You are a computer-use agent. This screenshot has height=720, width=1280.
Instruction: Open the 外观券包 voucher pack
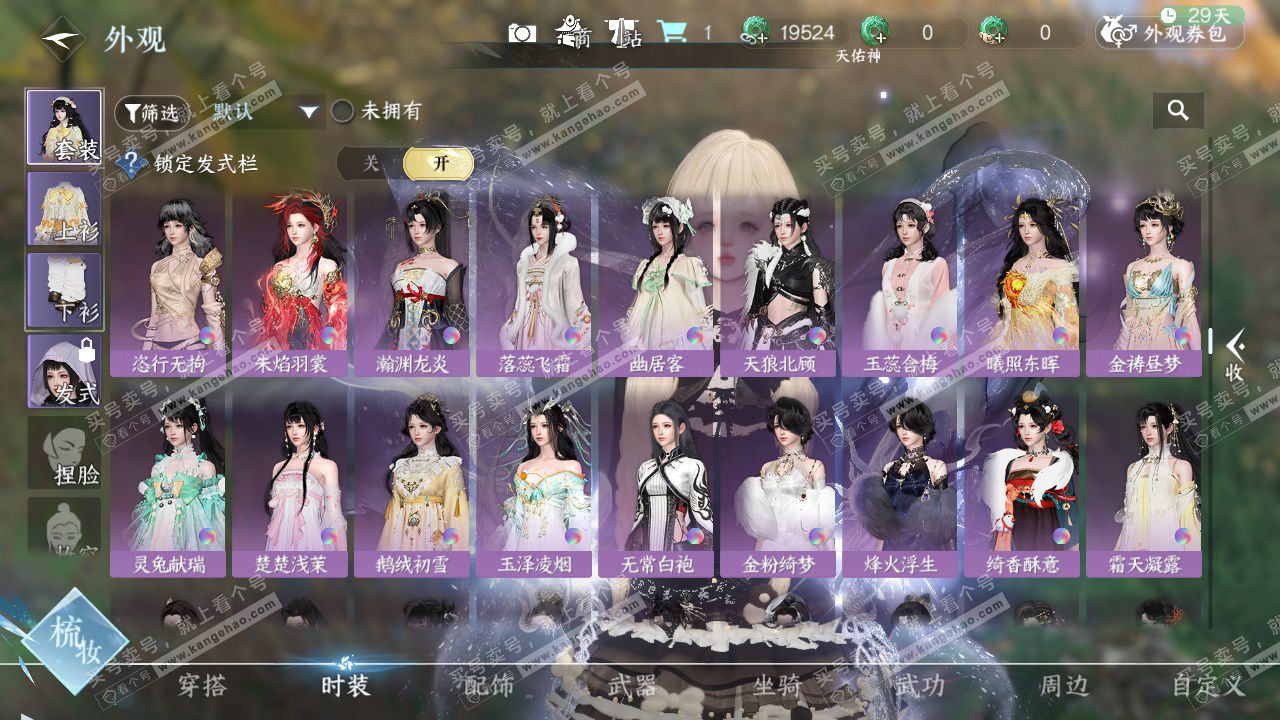pos(1171,33)
